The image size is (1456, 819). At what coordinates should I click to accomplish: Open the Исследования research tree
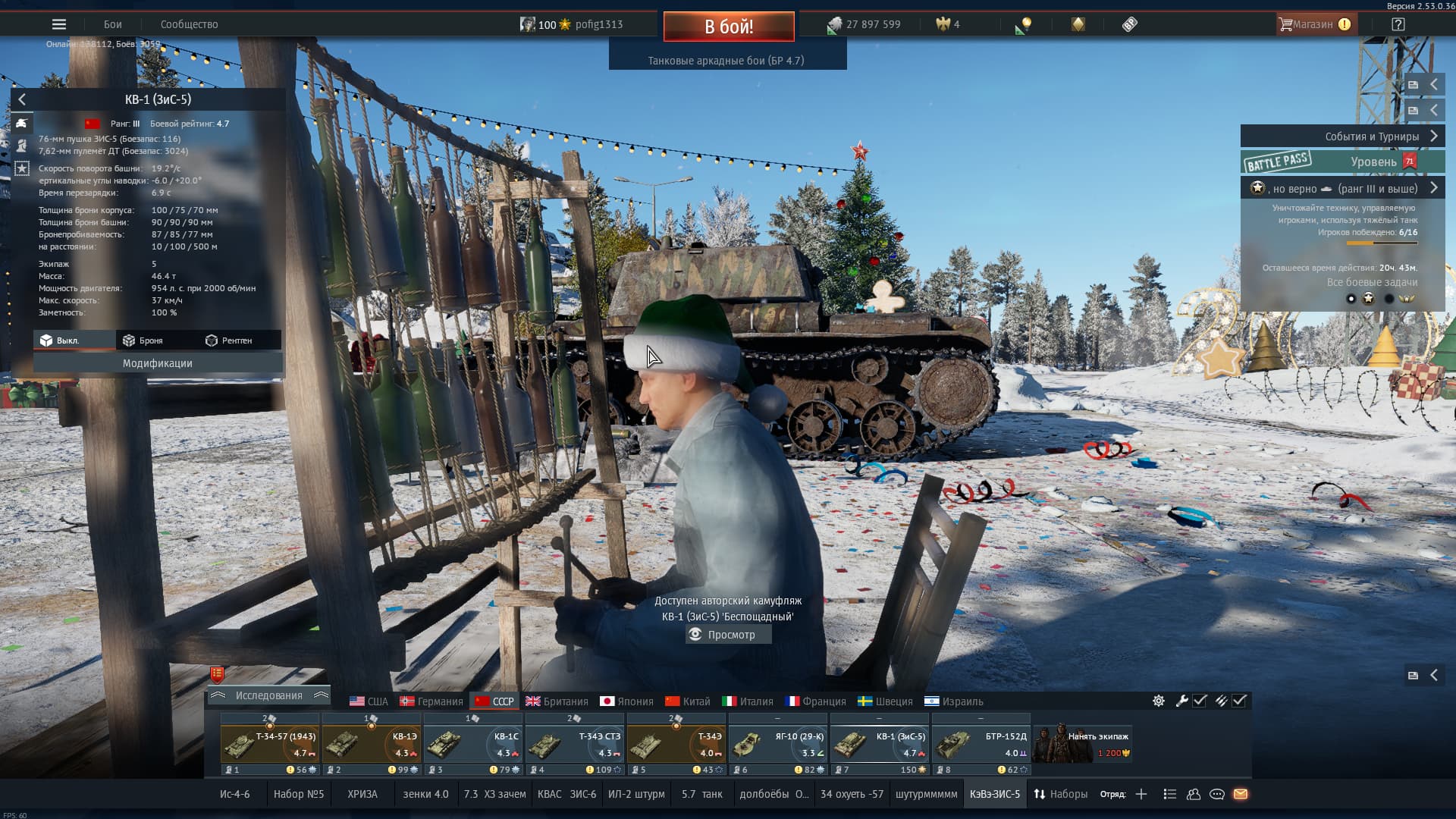click(268, 695)
